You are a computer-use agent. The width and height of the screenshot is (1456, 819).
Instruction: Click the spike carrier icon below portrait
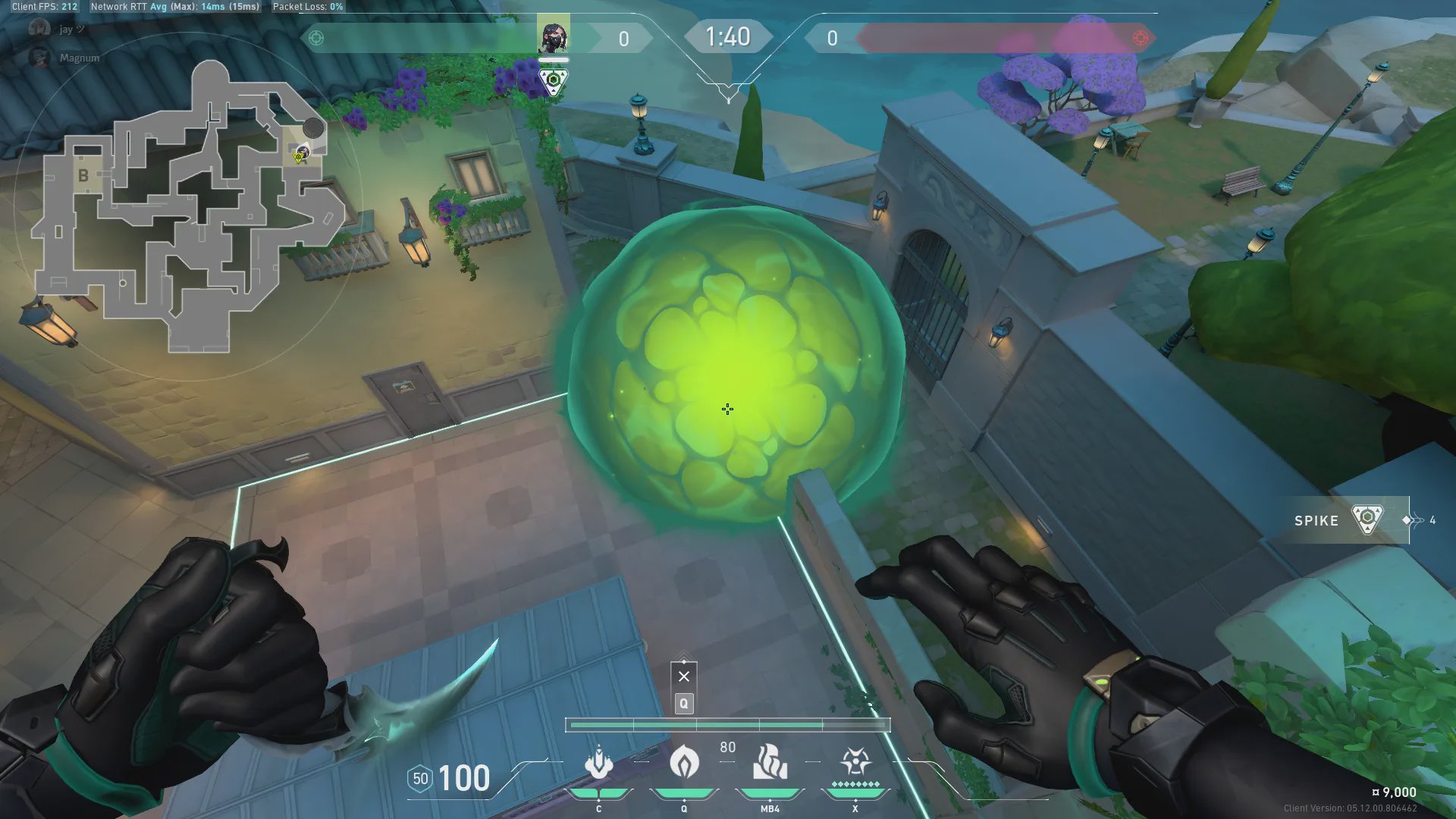point(553,80)
